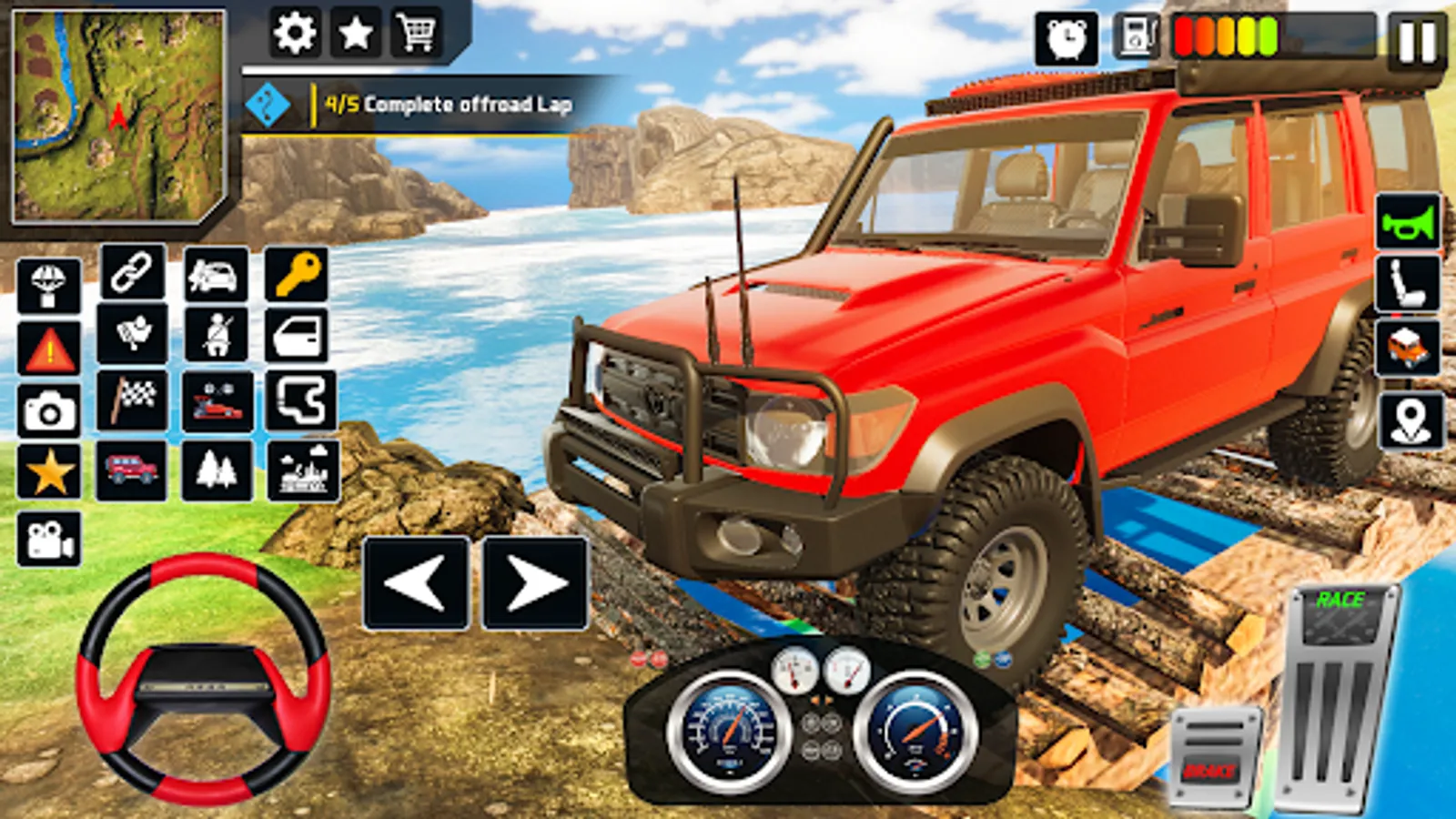Activate the parachute supply drop icon

[x=49, y=286]
